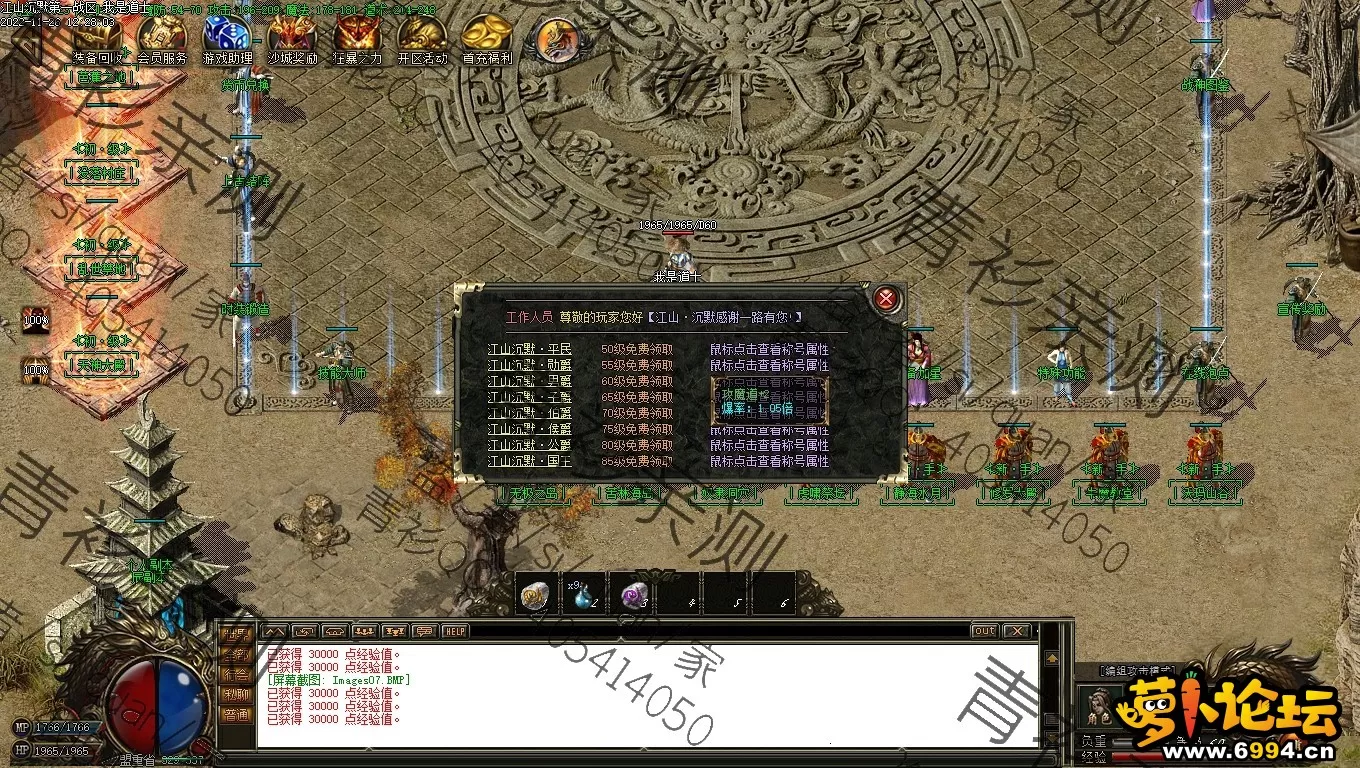Image resolution: width=1360 pixels, height=768 pixels.
Task: Claim the 江山沉默·公爵 title
Action: 636,446
